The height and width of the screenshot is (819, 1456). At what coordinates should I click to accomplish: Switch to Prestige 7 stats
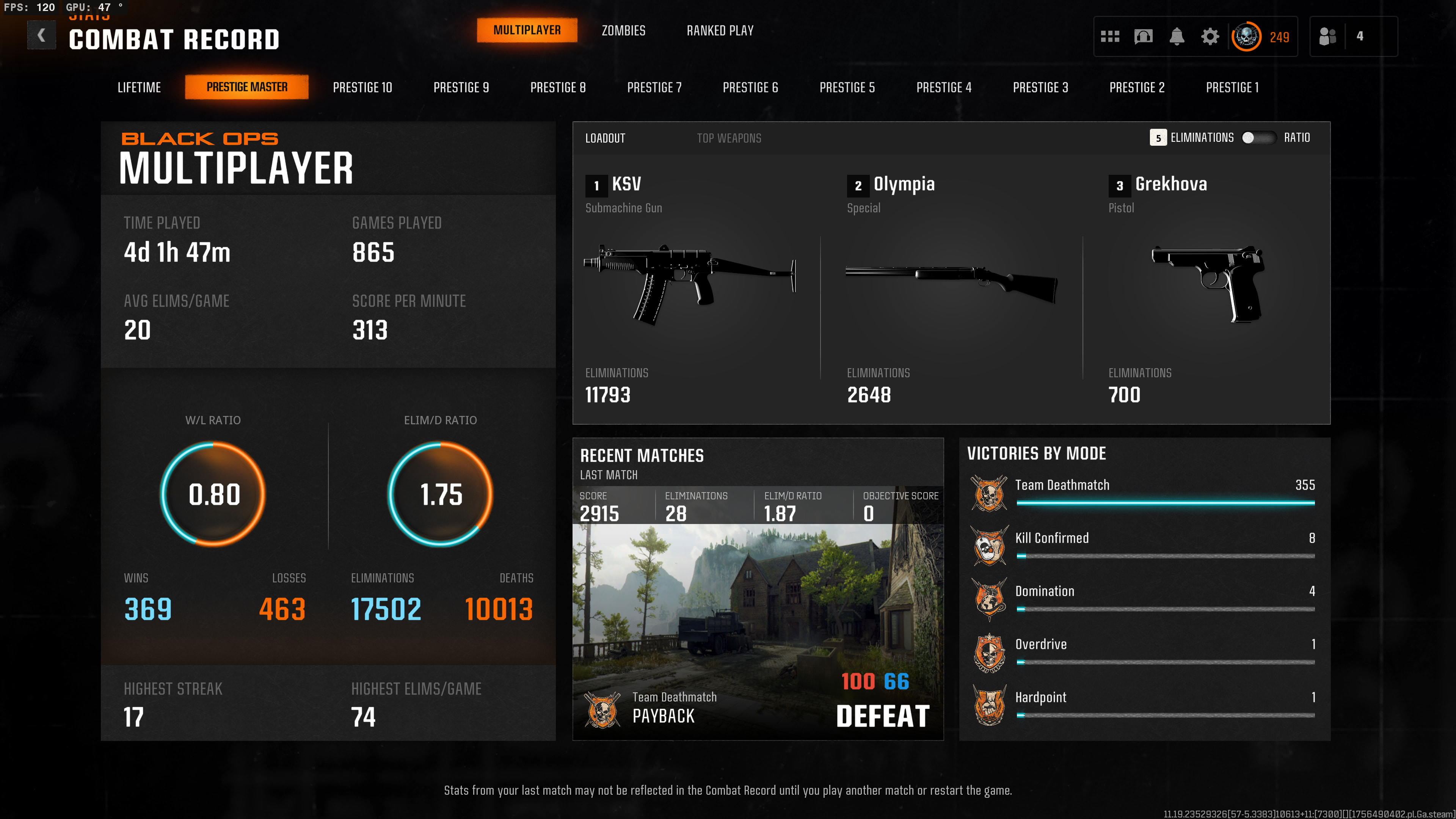click(654, 88)
